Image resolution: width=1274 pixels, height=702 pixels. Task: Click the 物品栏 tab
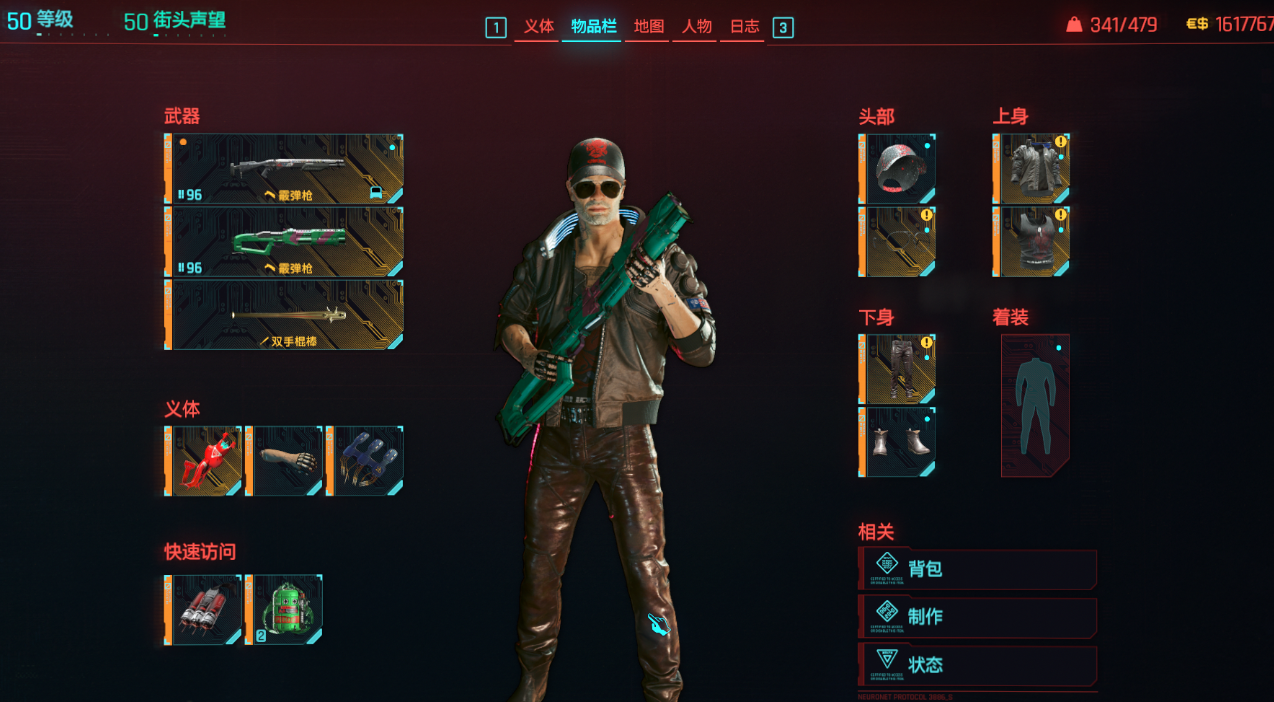[x=592, y=27]
